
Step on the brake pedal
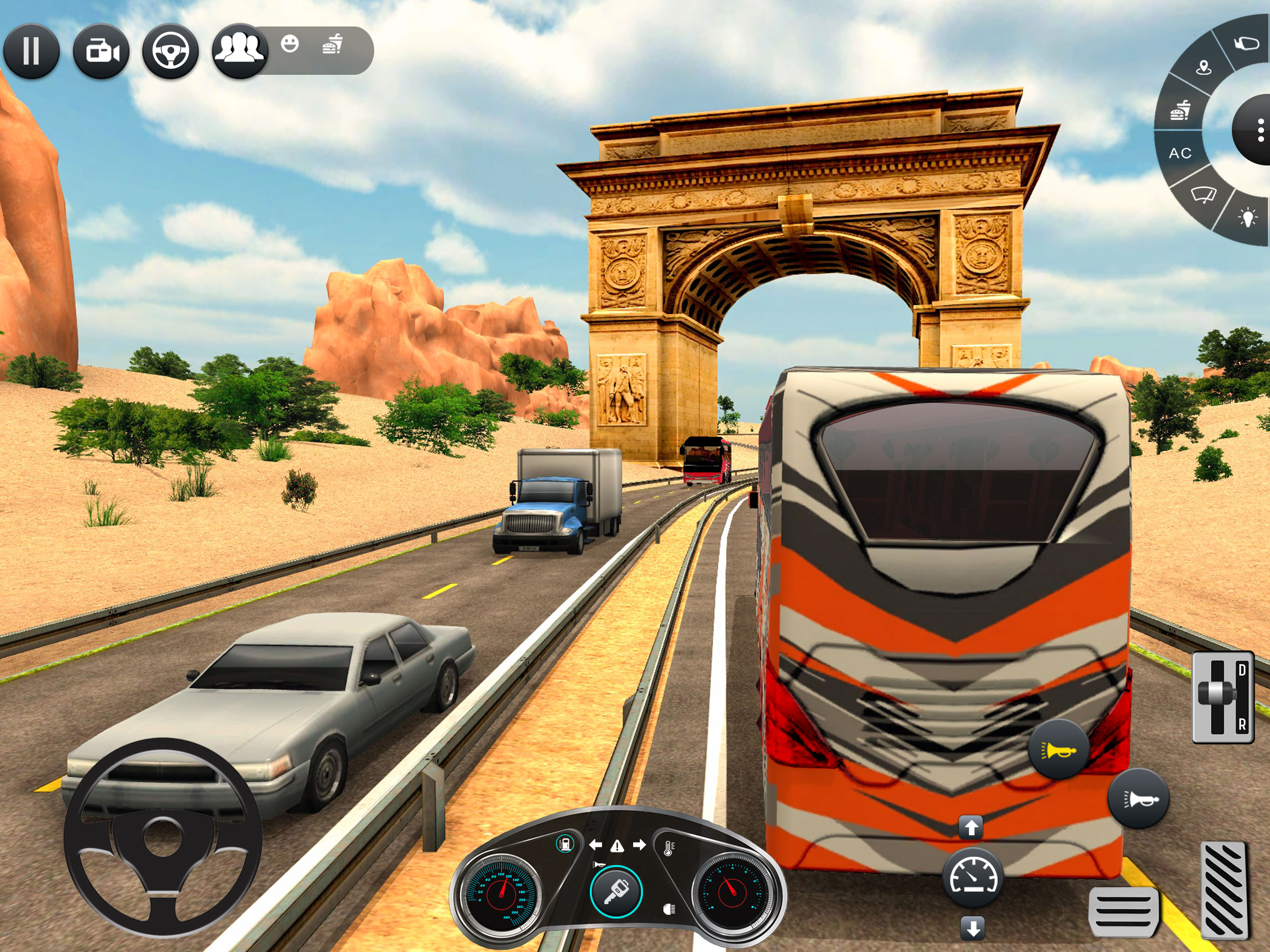point(1124,911)
